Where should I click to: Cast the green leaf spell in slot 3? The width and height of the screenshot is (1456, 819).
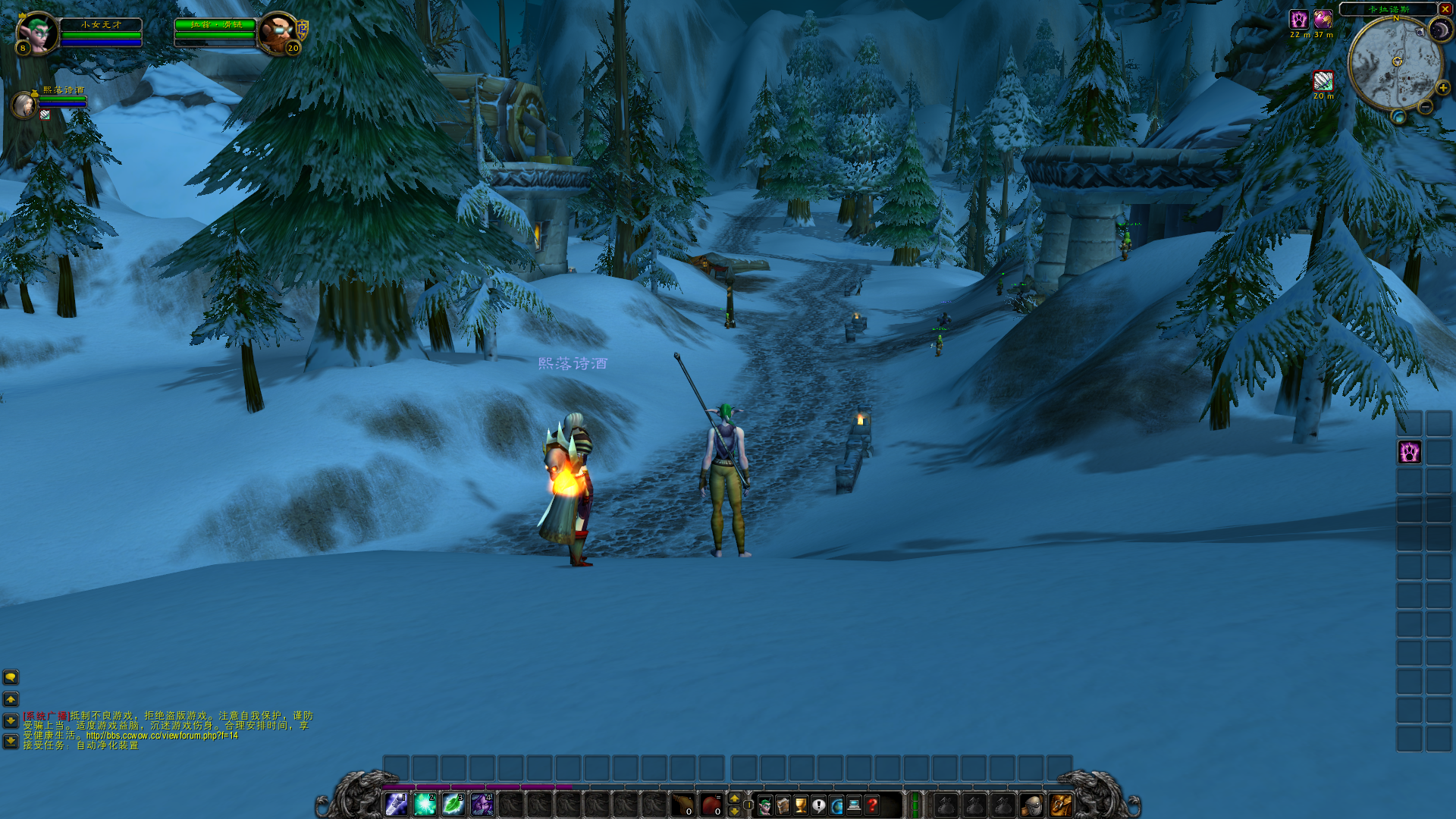click(x=453, y=804)
